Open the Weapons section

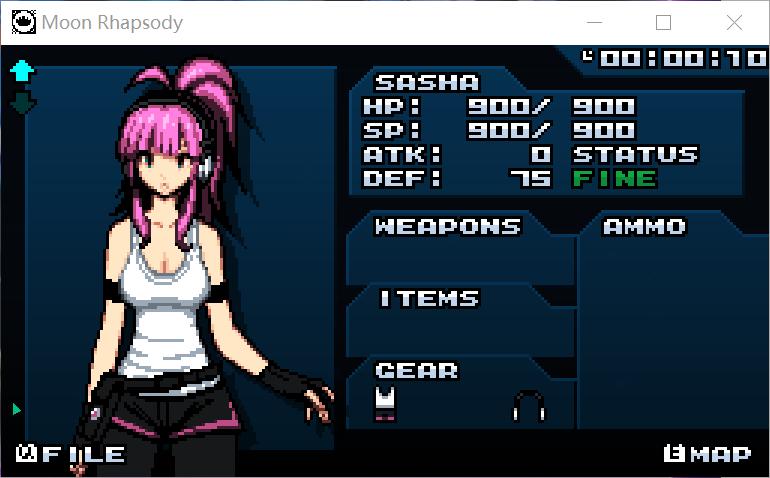[x=447, y=227]
